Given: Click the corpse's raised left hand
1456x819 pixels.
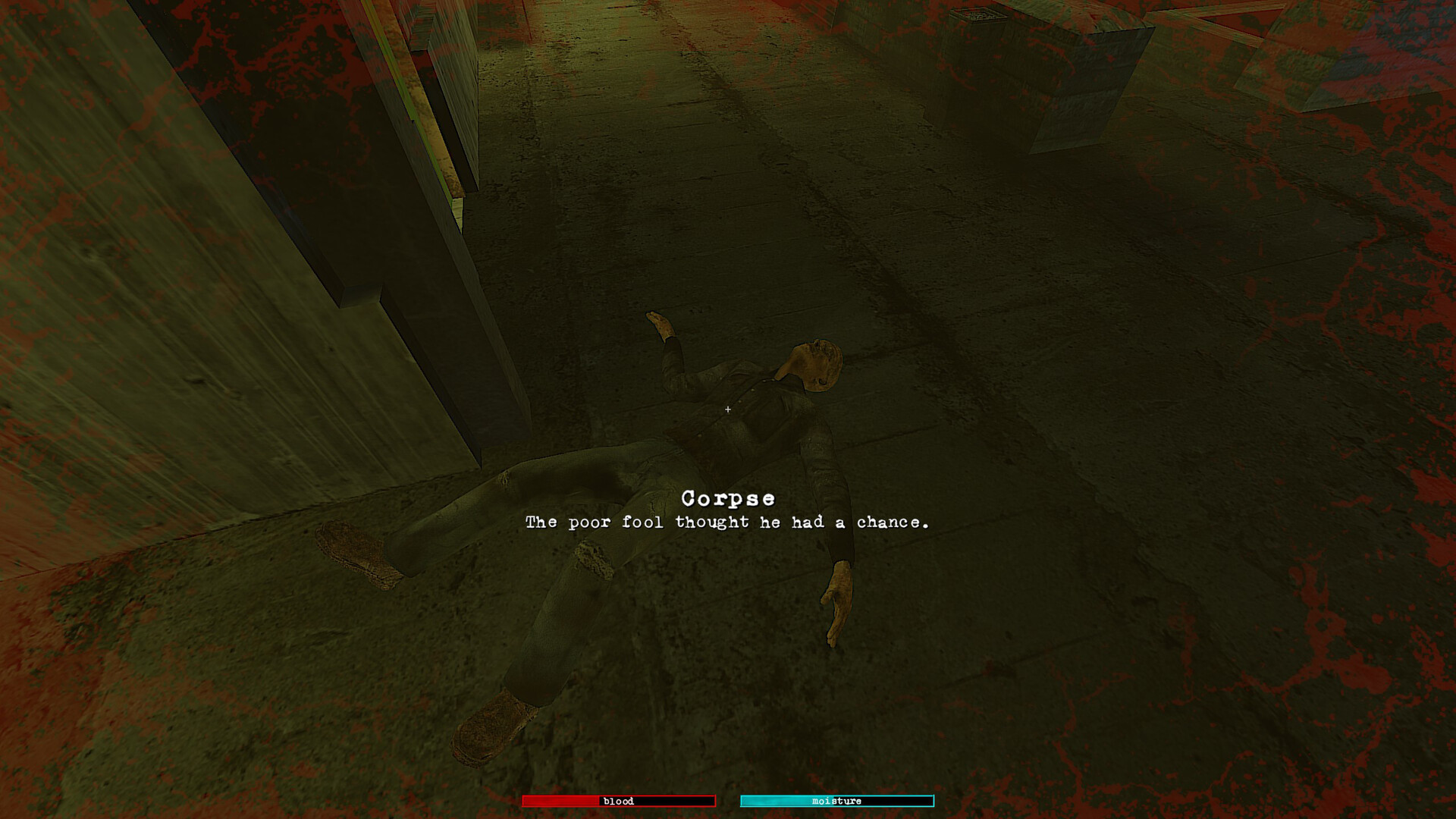Looking at the screenshot, I should point(660,322).
